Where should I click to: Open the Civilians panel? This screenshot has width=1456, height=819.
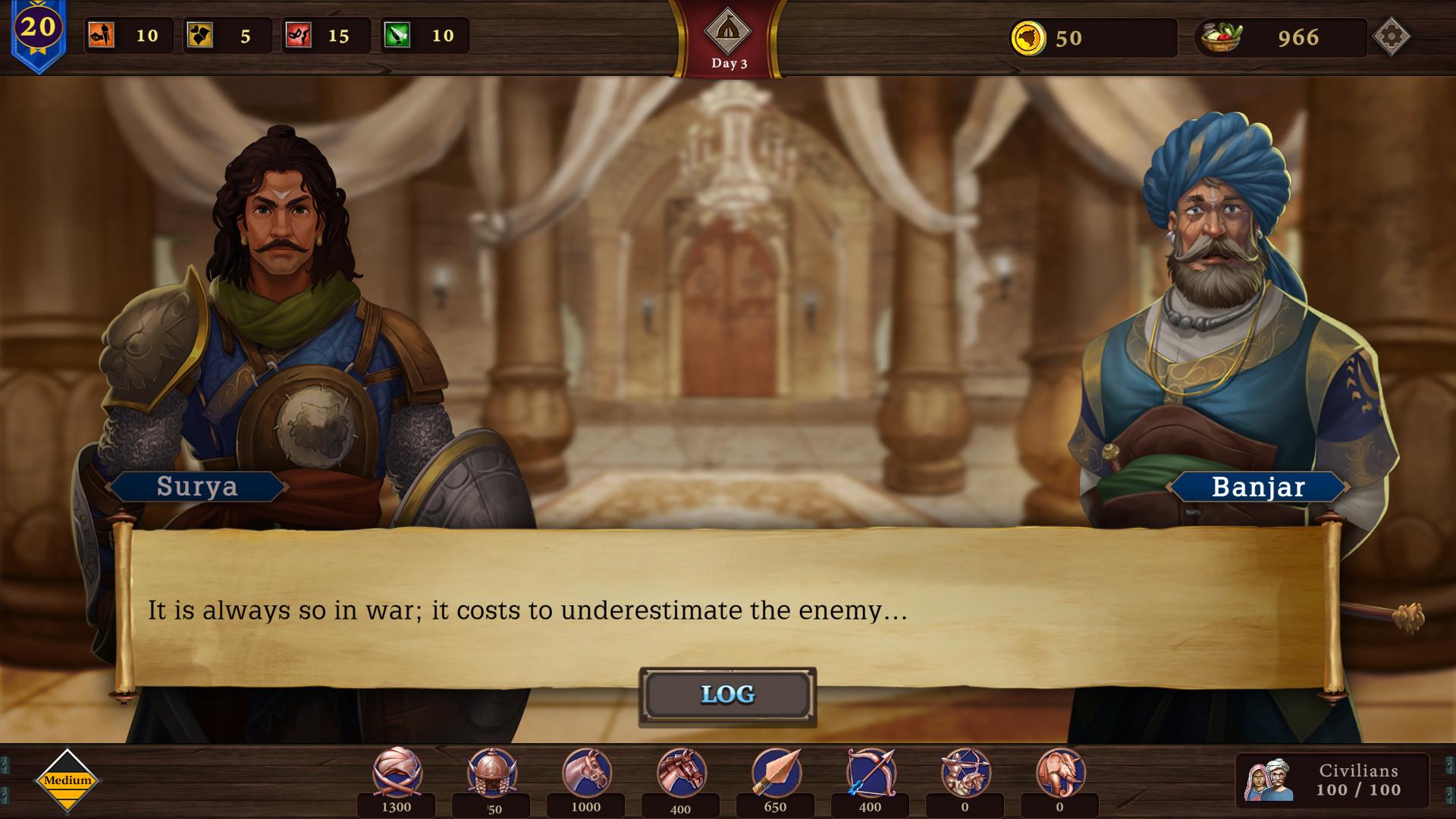[1332, 780]
